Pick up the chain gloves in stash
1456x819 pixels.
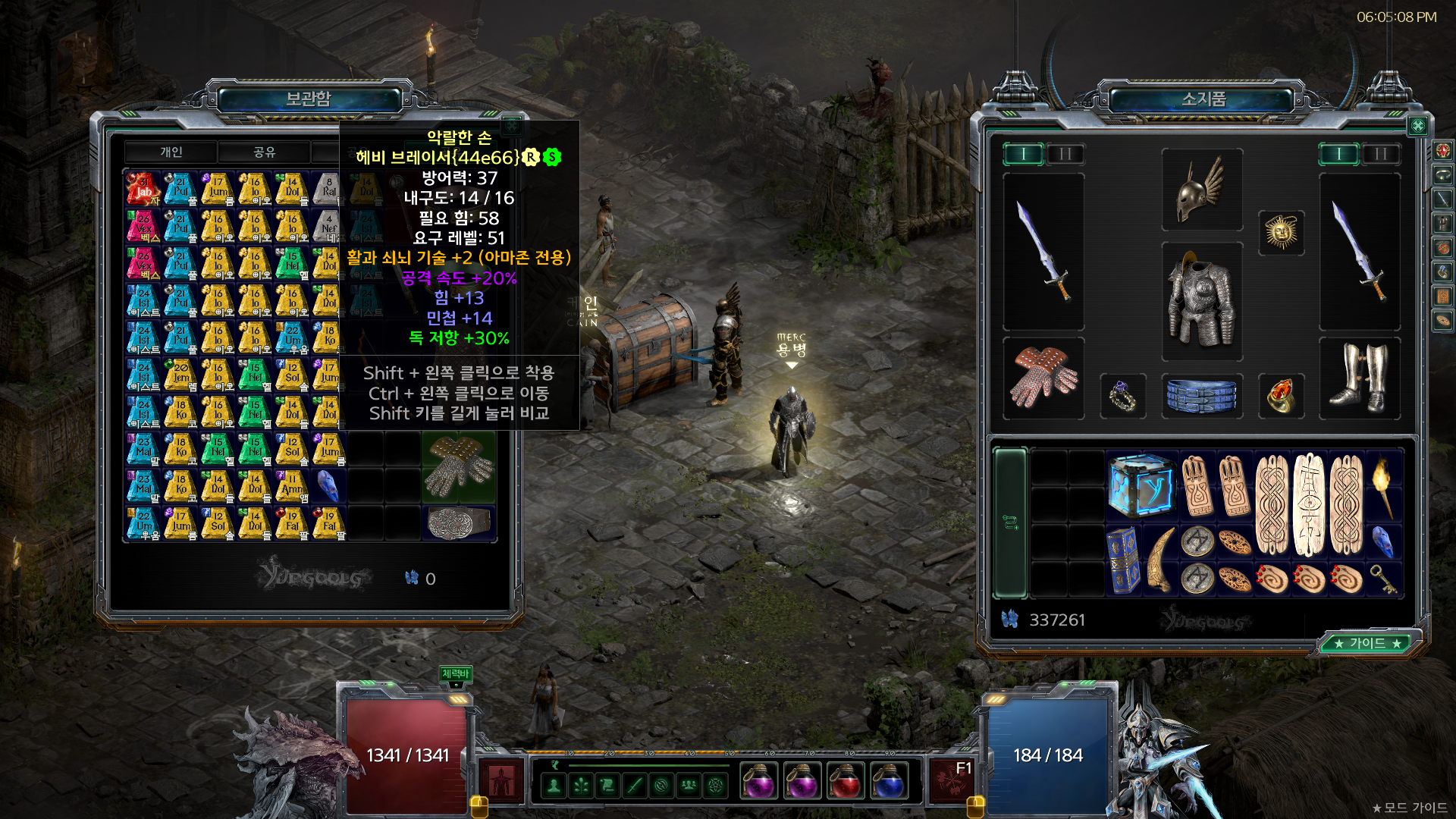coord(458,466)
